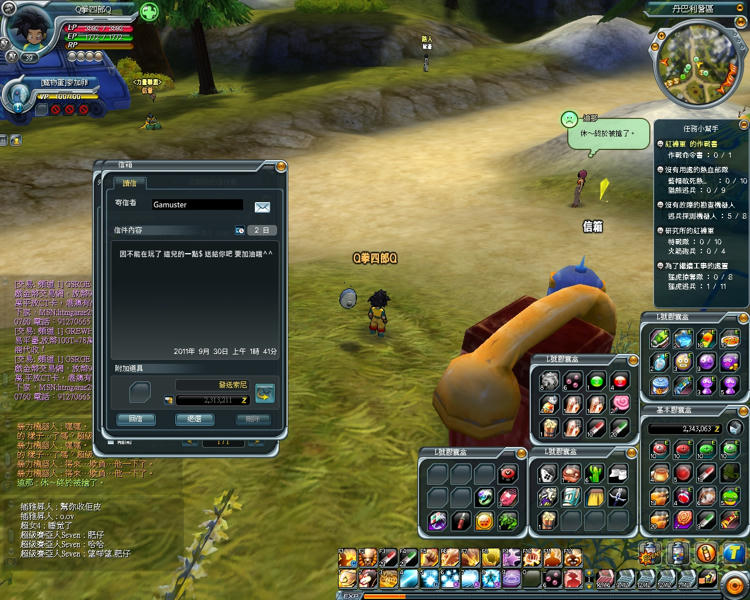Close the mailbox window
The image size is (750, 600).
[281, 166]
